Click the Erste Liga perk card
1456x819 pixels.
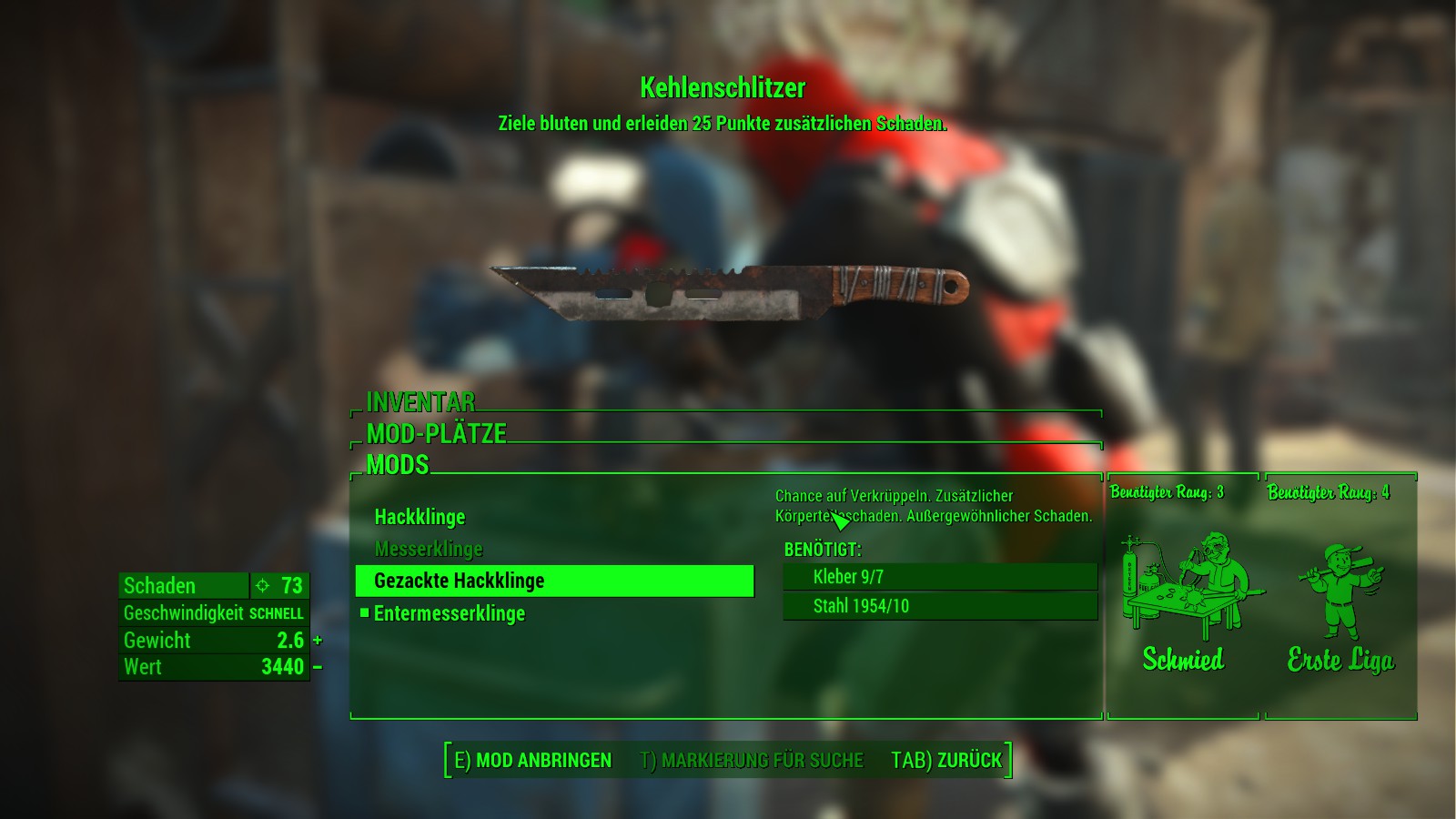[x=1340, y=596]
